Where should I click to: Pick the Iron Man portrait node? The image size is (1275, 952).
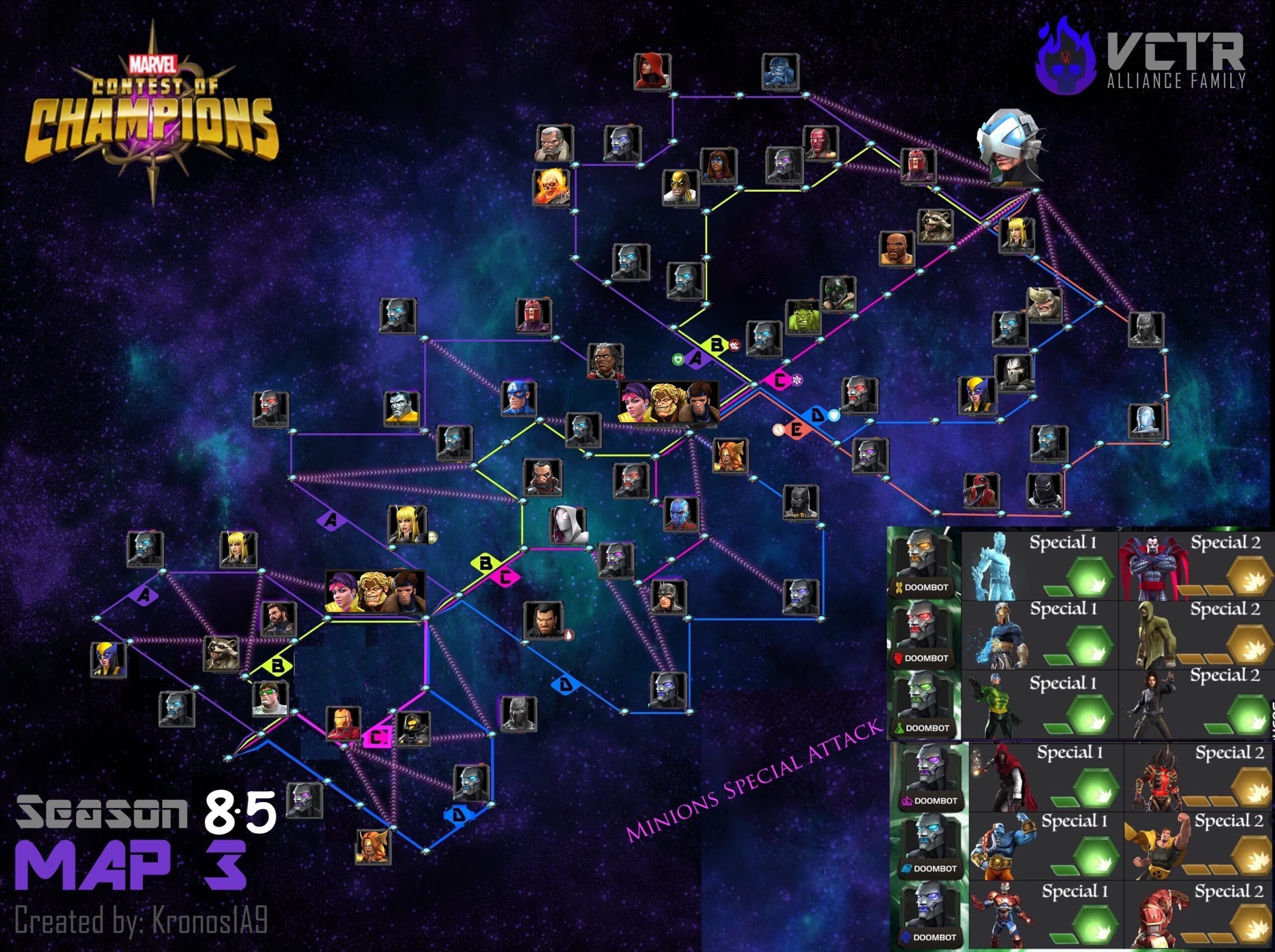coord(344,724)
